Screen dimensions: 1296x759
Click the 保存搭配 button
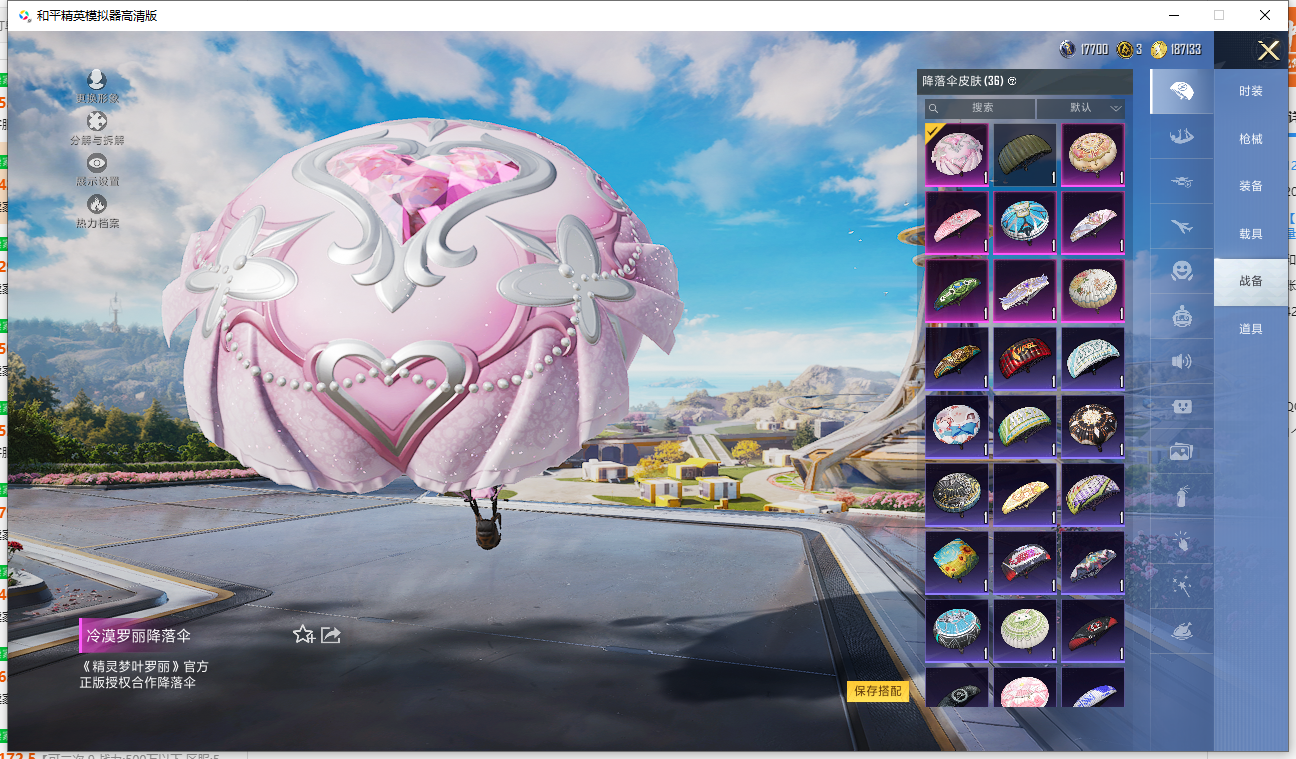click(877, 691)
